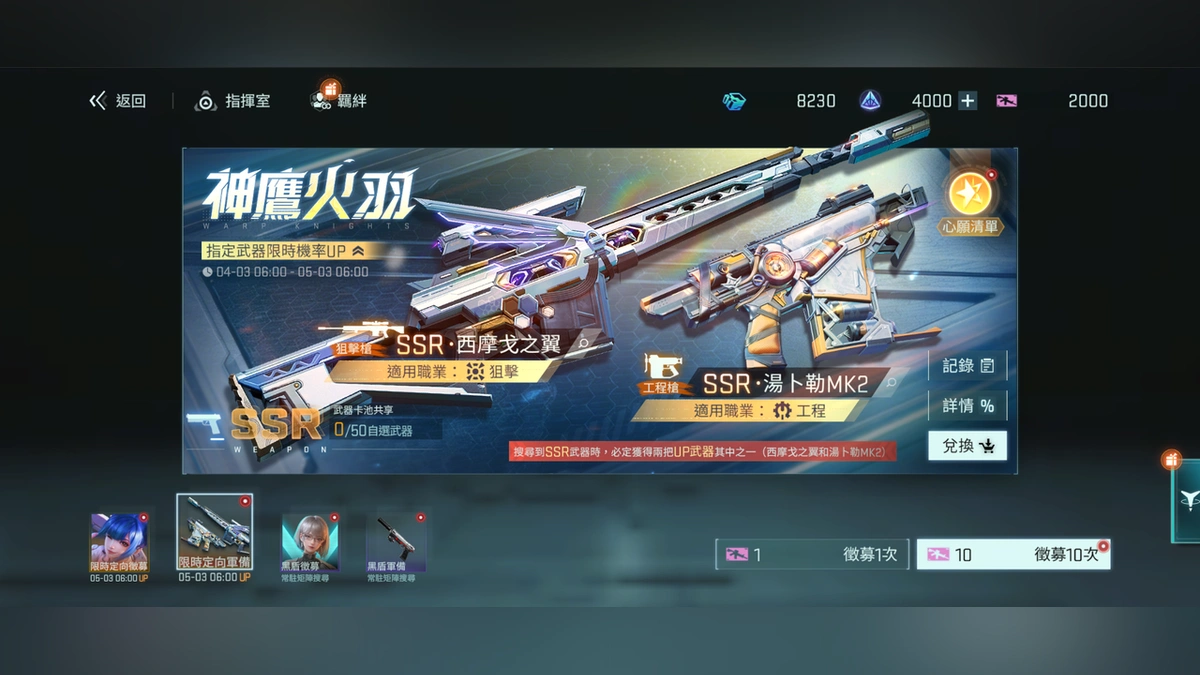
Task: Switch to the 黑盾徵募 banner
Action: pyautogui.click(x=310, y=543)
